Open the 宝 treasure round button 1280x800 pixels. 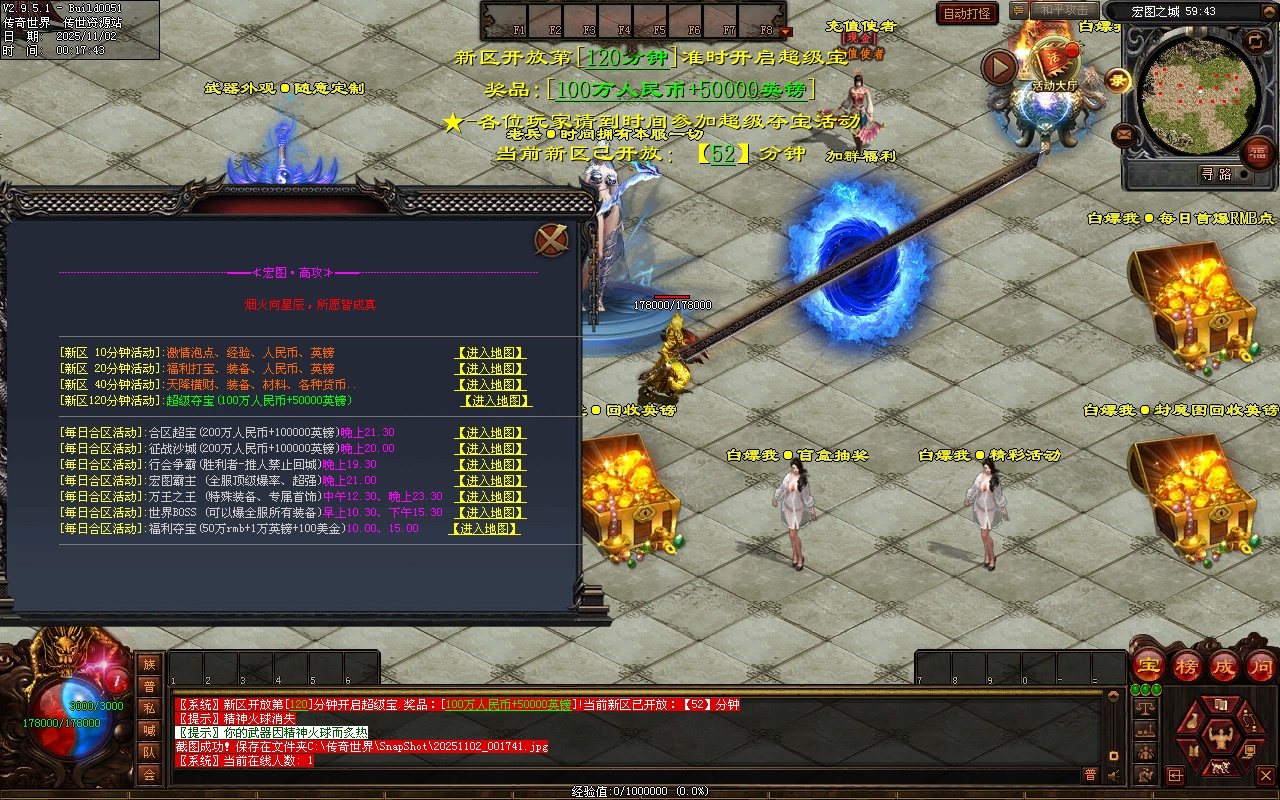coord(1148,666)
